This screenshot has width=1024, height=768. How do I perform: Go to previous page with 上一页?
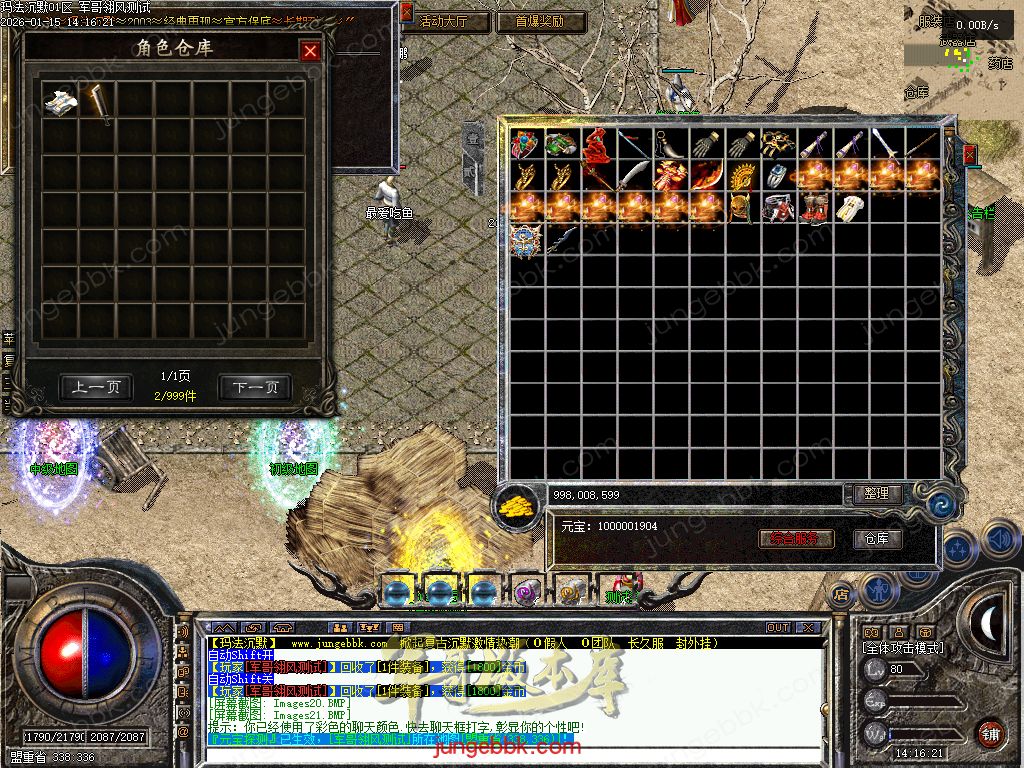pyautogui.click(x=96, y=387)
